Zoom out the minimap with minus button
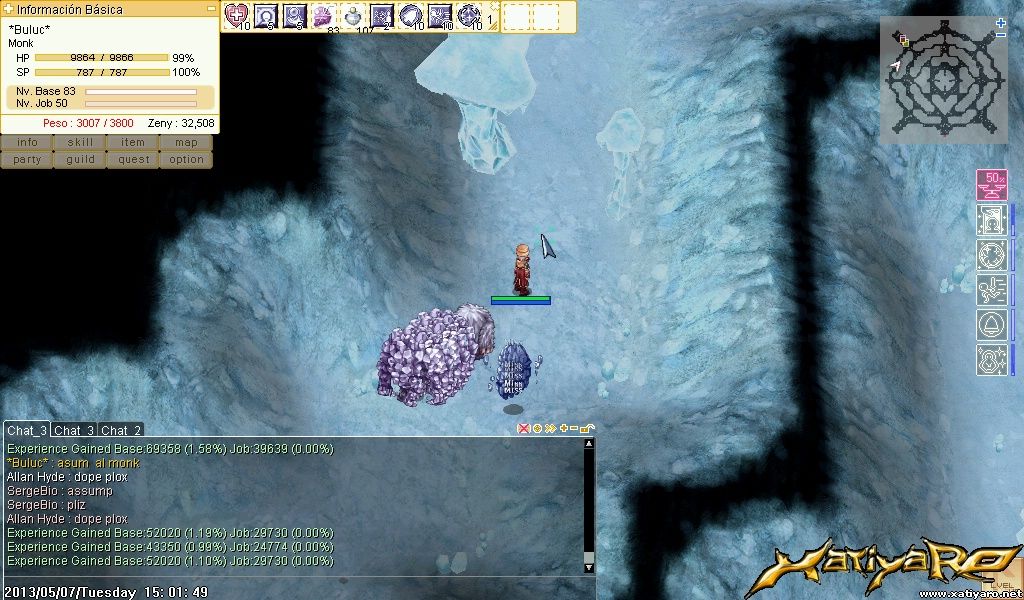Image resolution: width=1024 pixels, height=600 pixels. [1001, 35]
